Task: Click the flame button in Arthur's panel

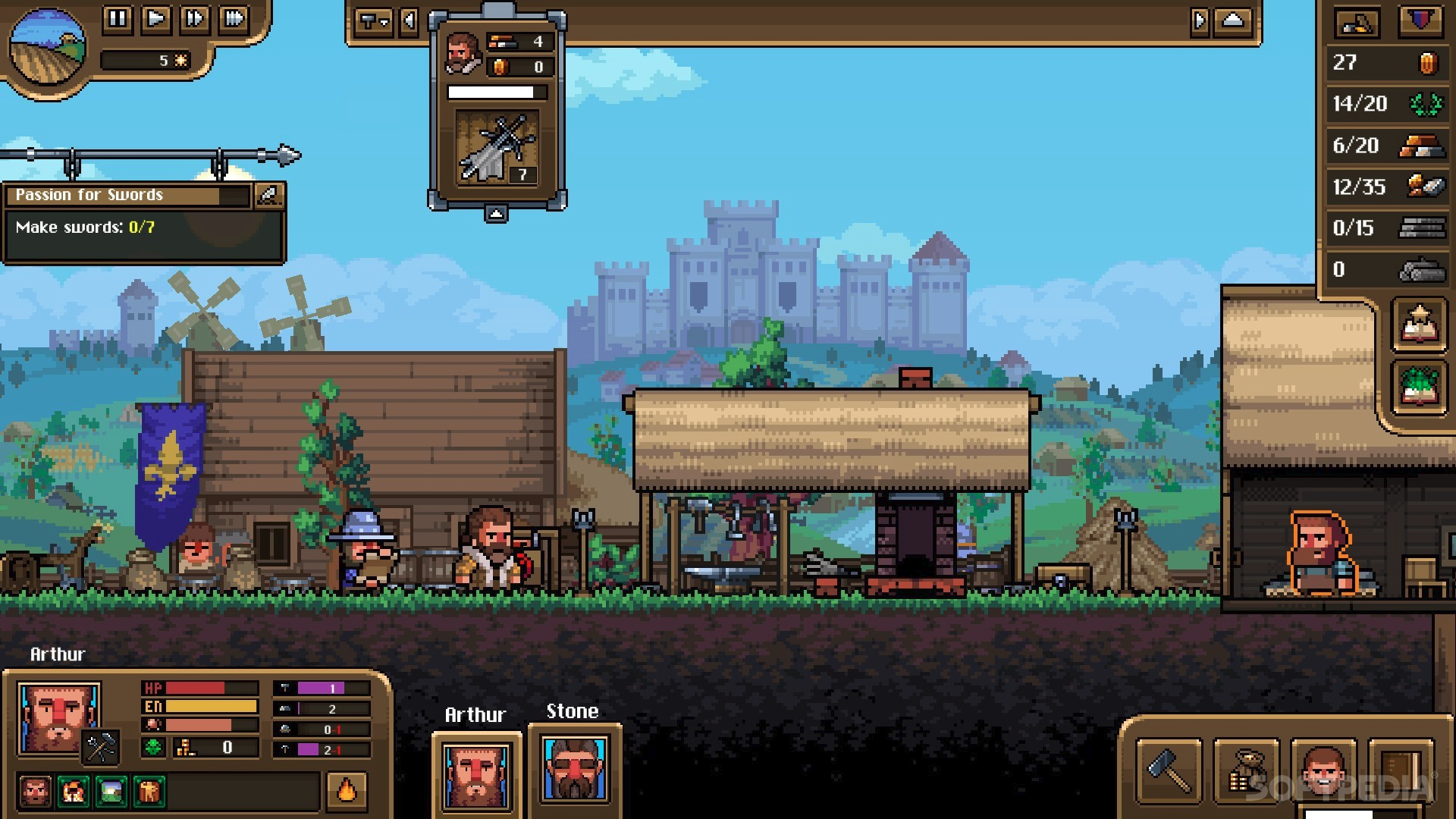Action: pyautogui.click(x=347, y=790)
